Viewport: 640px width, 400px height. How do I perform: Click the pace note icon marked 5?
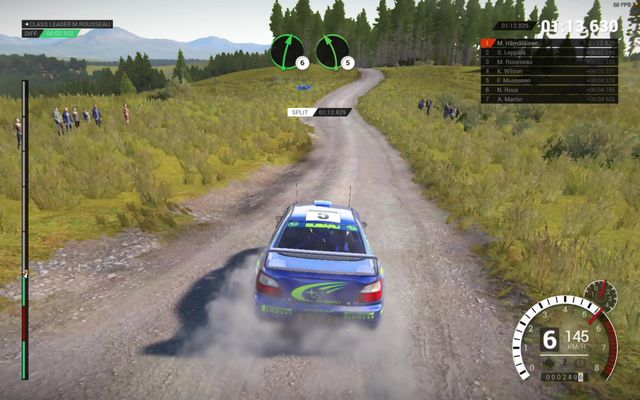[x=333, y=51]
